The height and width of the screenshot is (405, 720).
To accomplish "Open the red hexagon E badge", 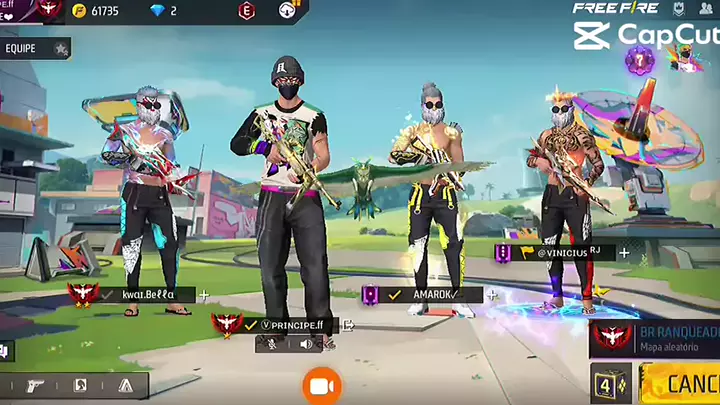I will click(x=246, y=11).
